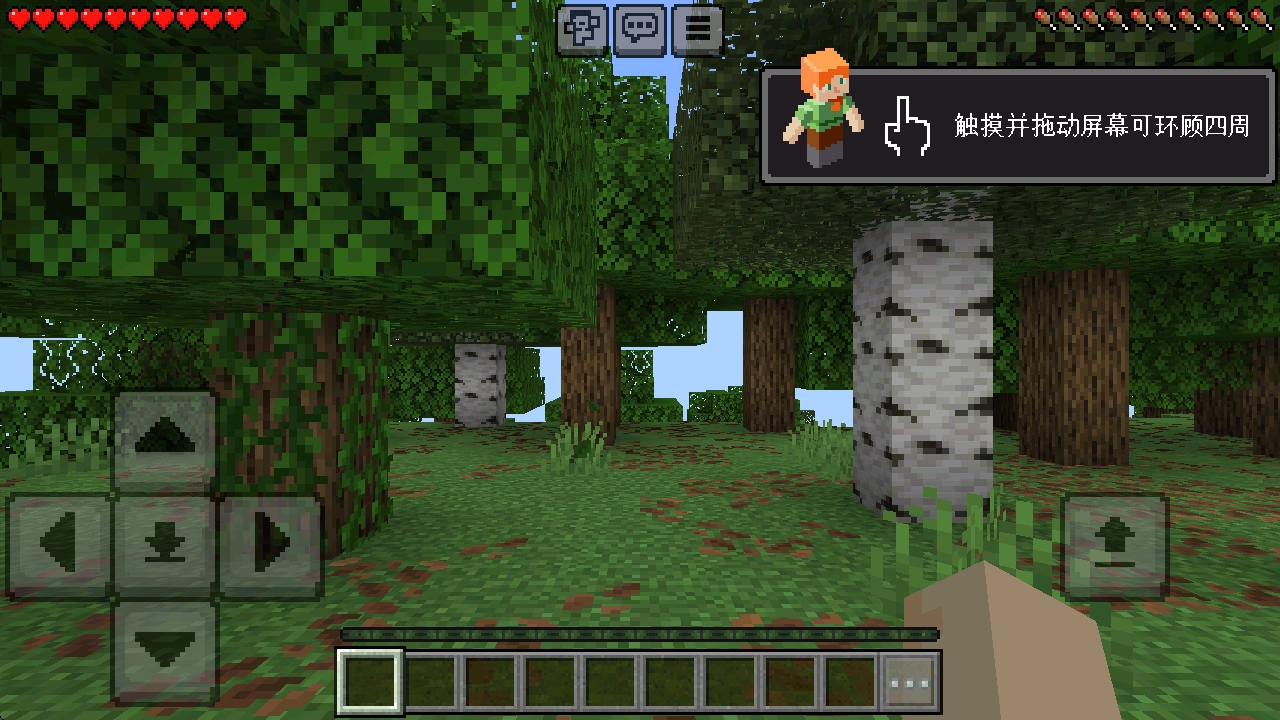Tap the move forward arrow on the d-pad

coord(164,440)
